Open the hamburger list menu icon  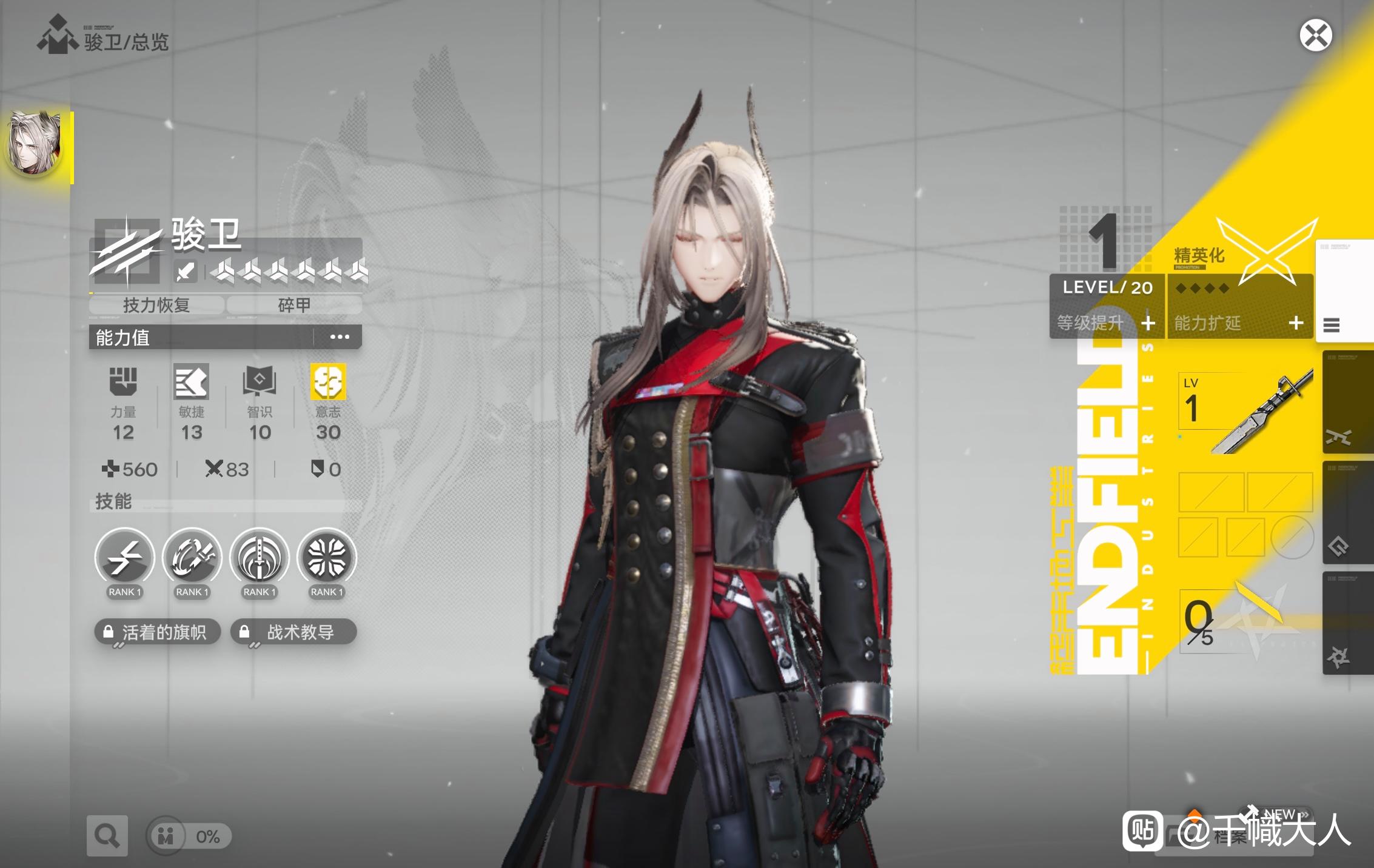click(1332, 326)
